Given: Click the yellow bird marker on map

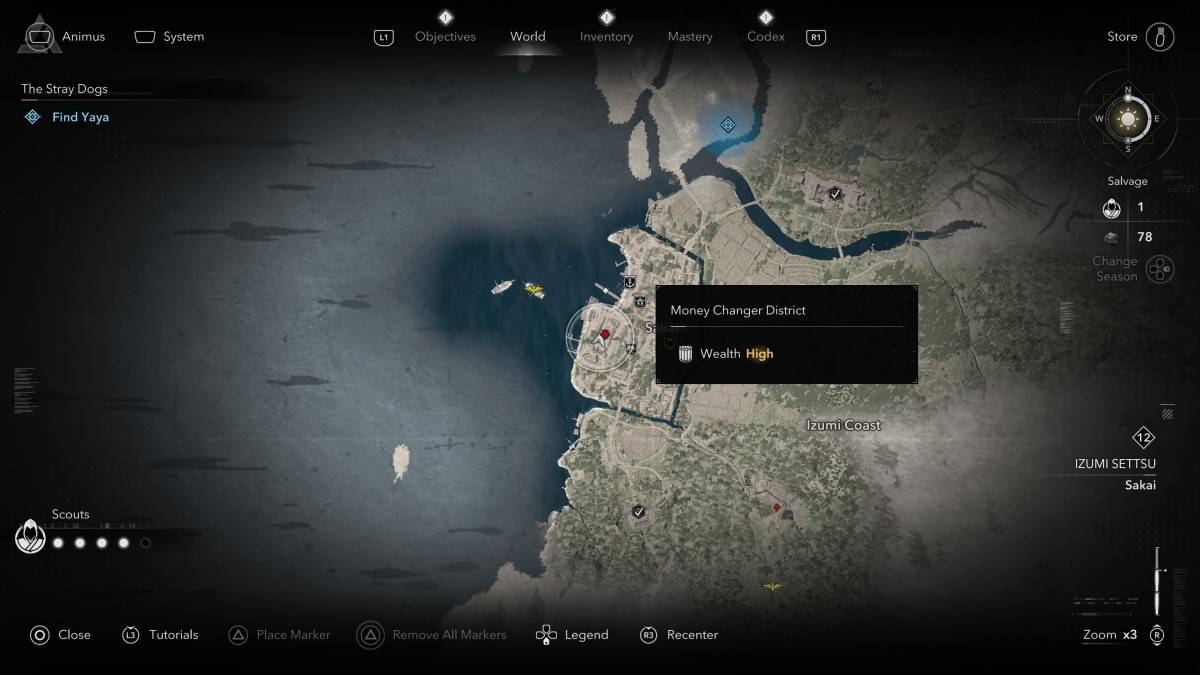Looking at the screenshot, I should (x=772, y=586).
